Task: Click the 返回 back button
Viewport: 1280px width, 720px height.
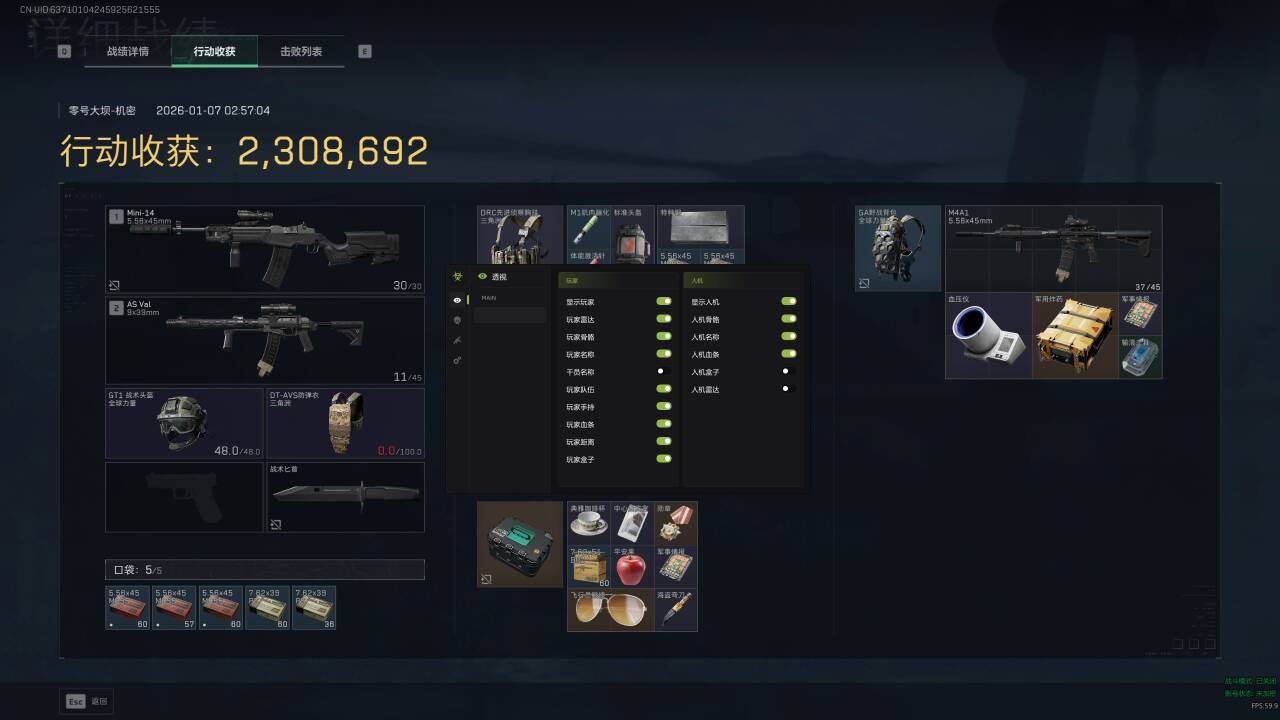Action: coord(87,701)
